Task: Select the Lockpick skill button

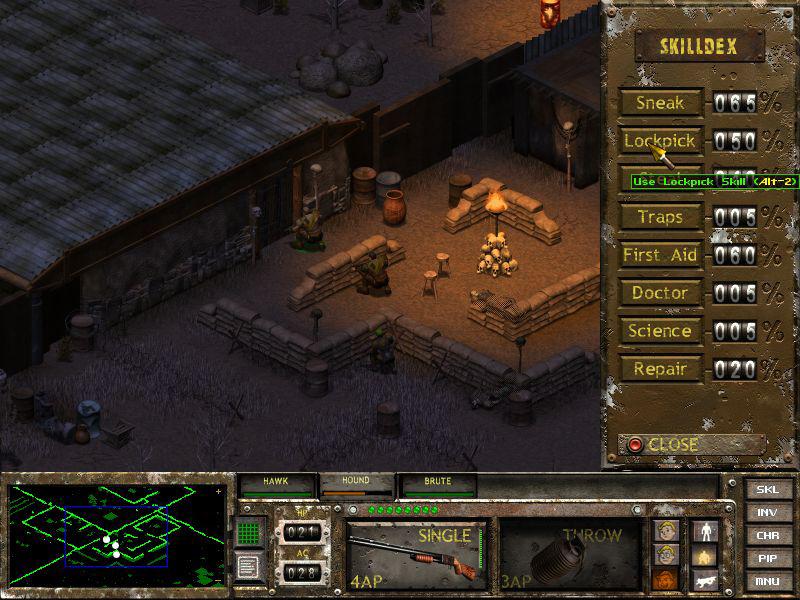Action: click(660, 141)
